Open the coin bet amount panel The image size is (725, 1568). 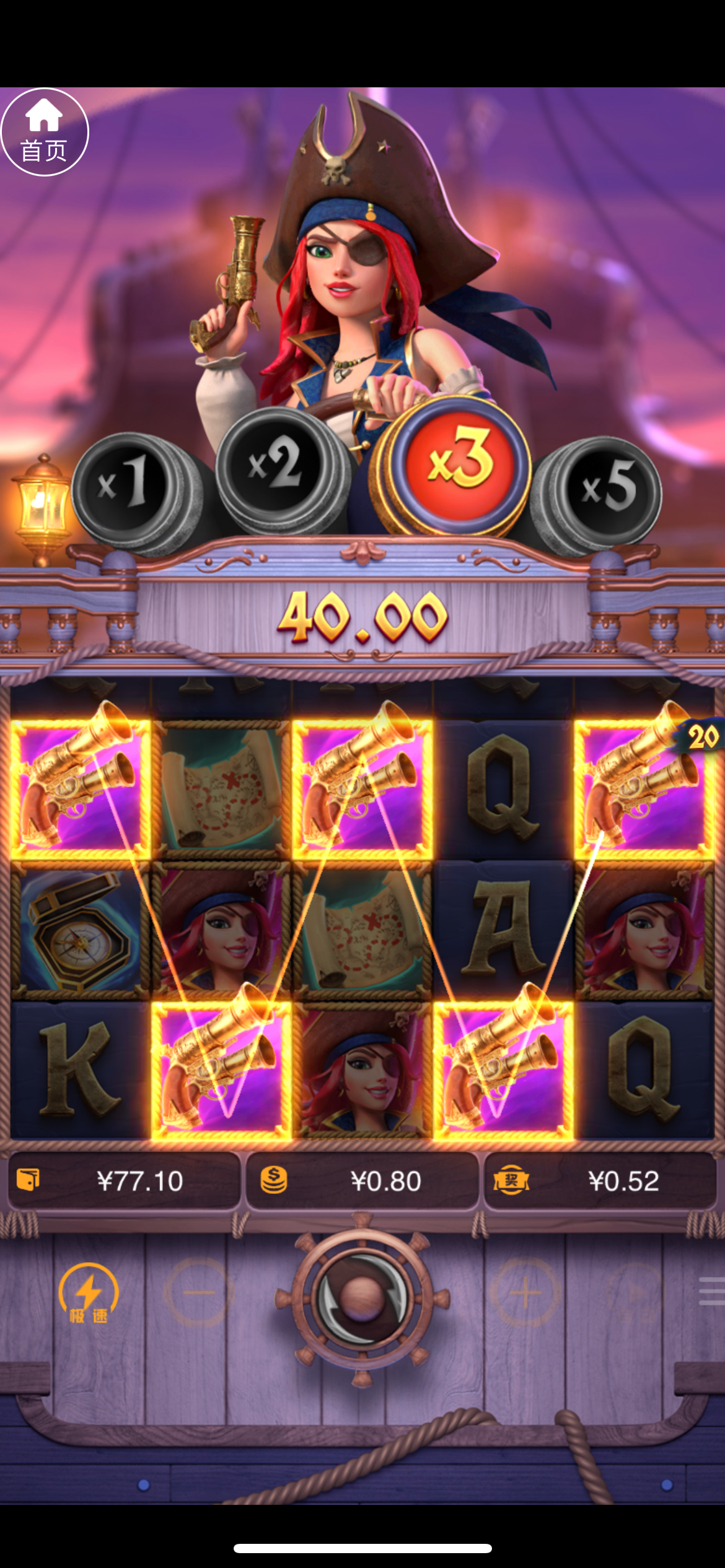(362, 1181)
